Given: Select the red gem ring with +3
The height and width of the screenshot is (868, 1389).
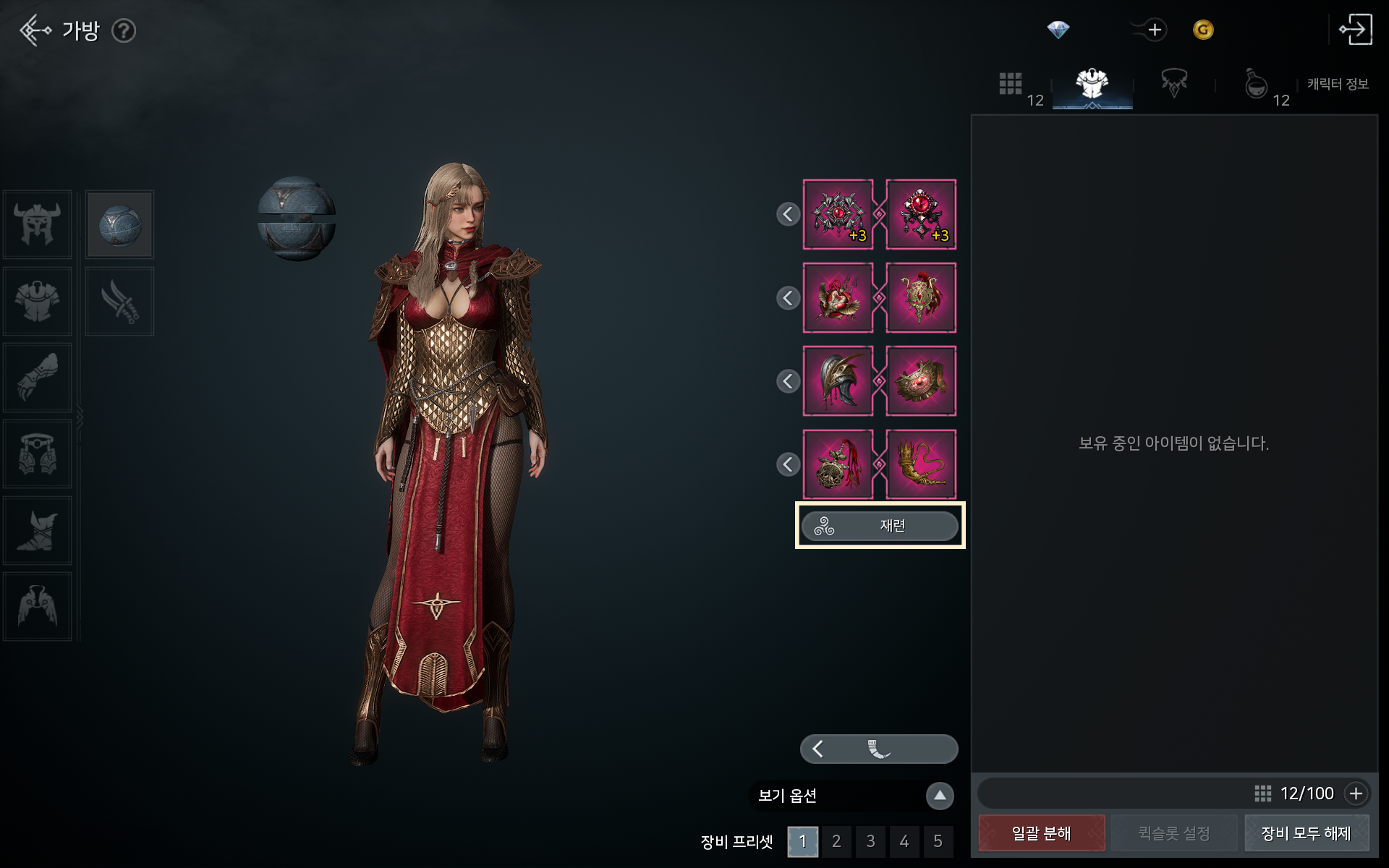Looking at the screenshot, I should click(921, 215).
